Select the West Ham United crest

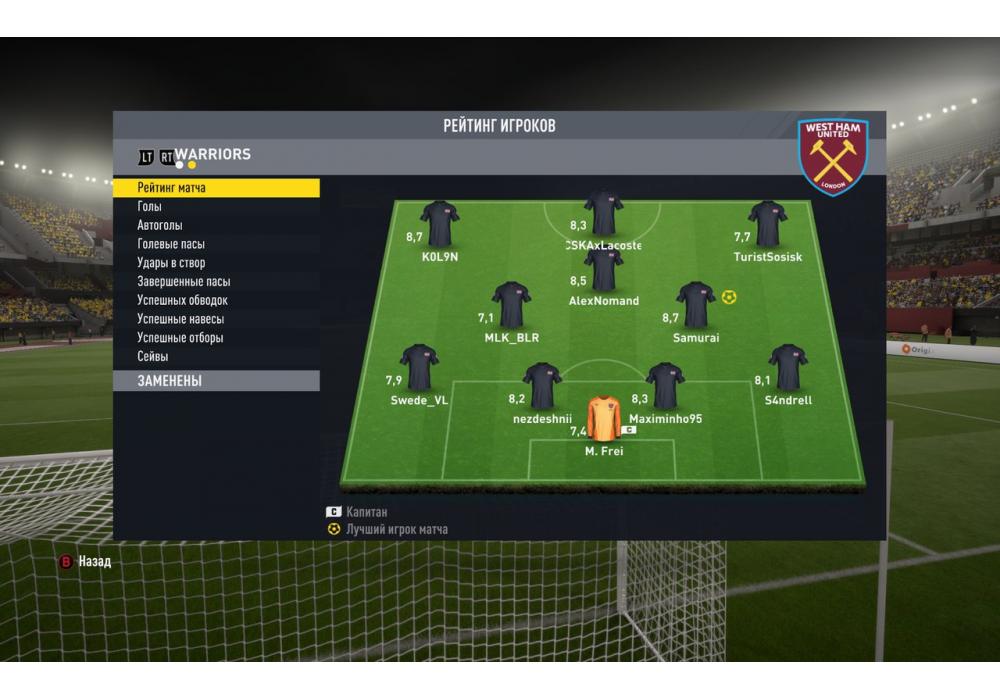tap(833, 158)
